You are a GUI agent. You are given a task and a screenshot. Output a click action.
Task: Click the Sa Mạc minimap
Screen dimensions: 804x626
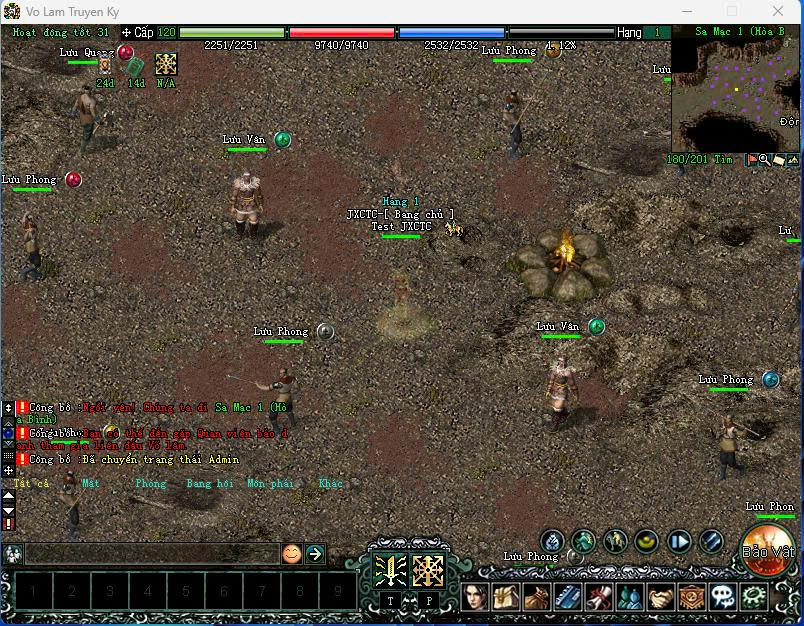pyautogui.click(x=735, y=95)
